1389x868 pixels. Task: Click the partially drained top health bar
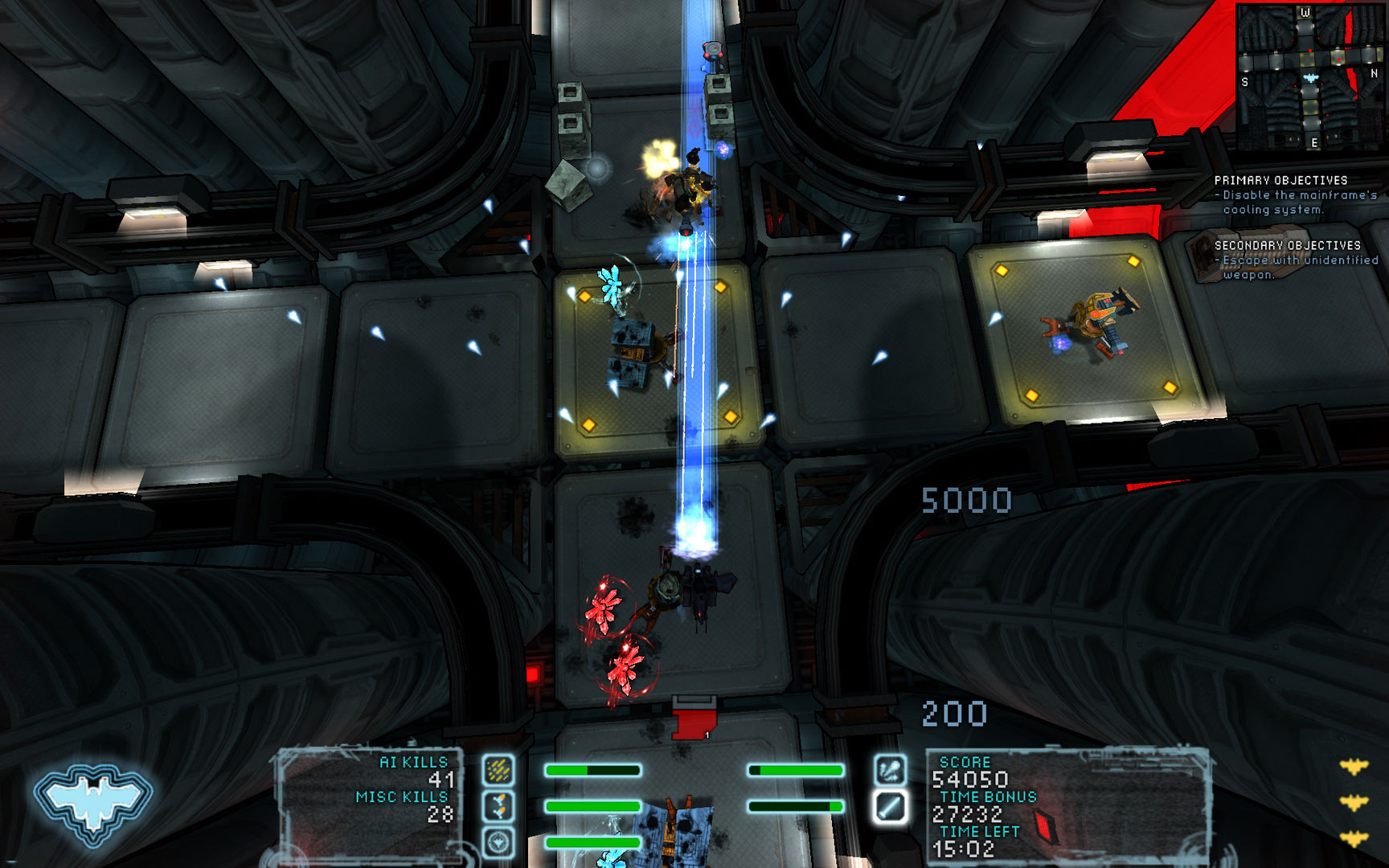click(x=595, y=770)
